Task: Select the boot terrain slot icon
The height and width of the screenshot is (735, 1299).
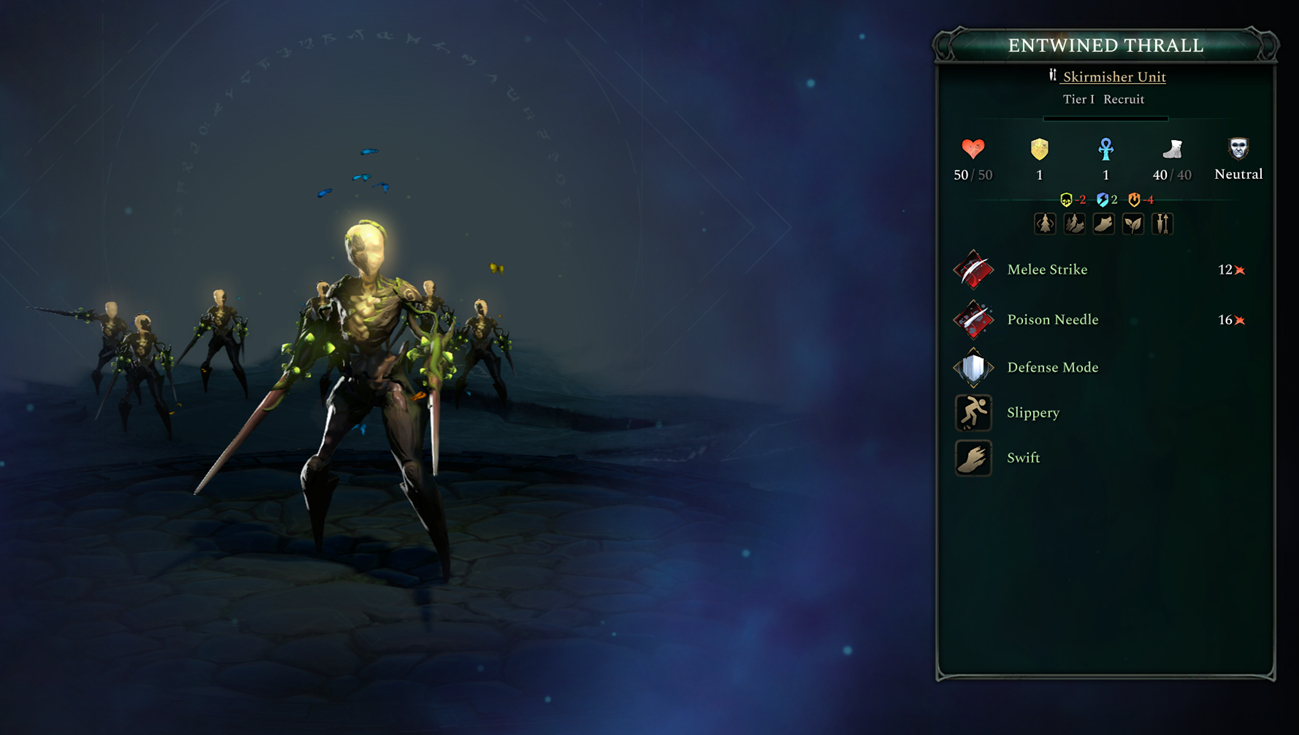Action: pyautogui.click(x=1104, y=223)
